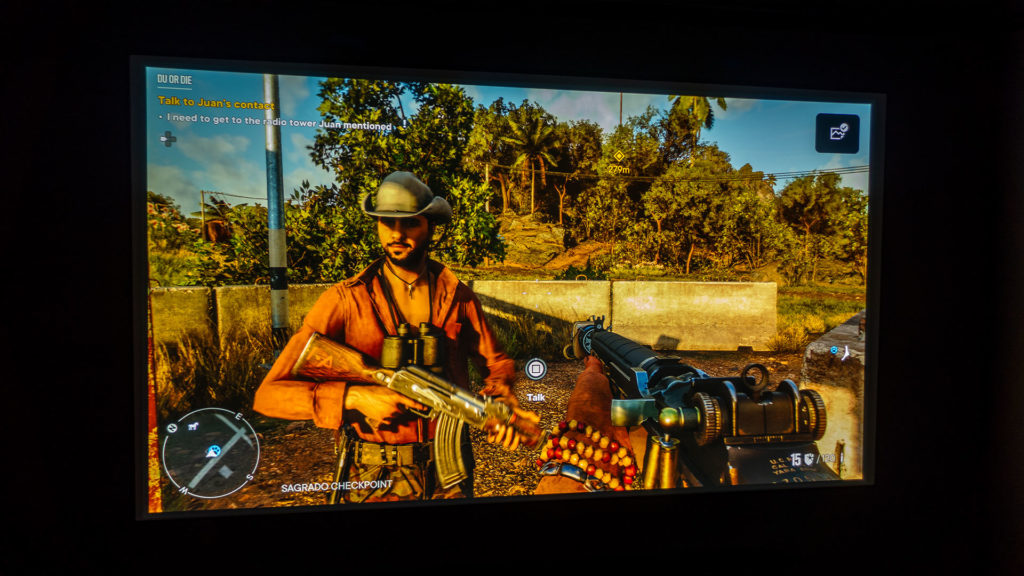This screenshot has height=576, width=1024.
Task: Open the Du or Die mission title
Action: coord(175,78)
